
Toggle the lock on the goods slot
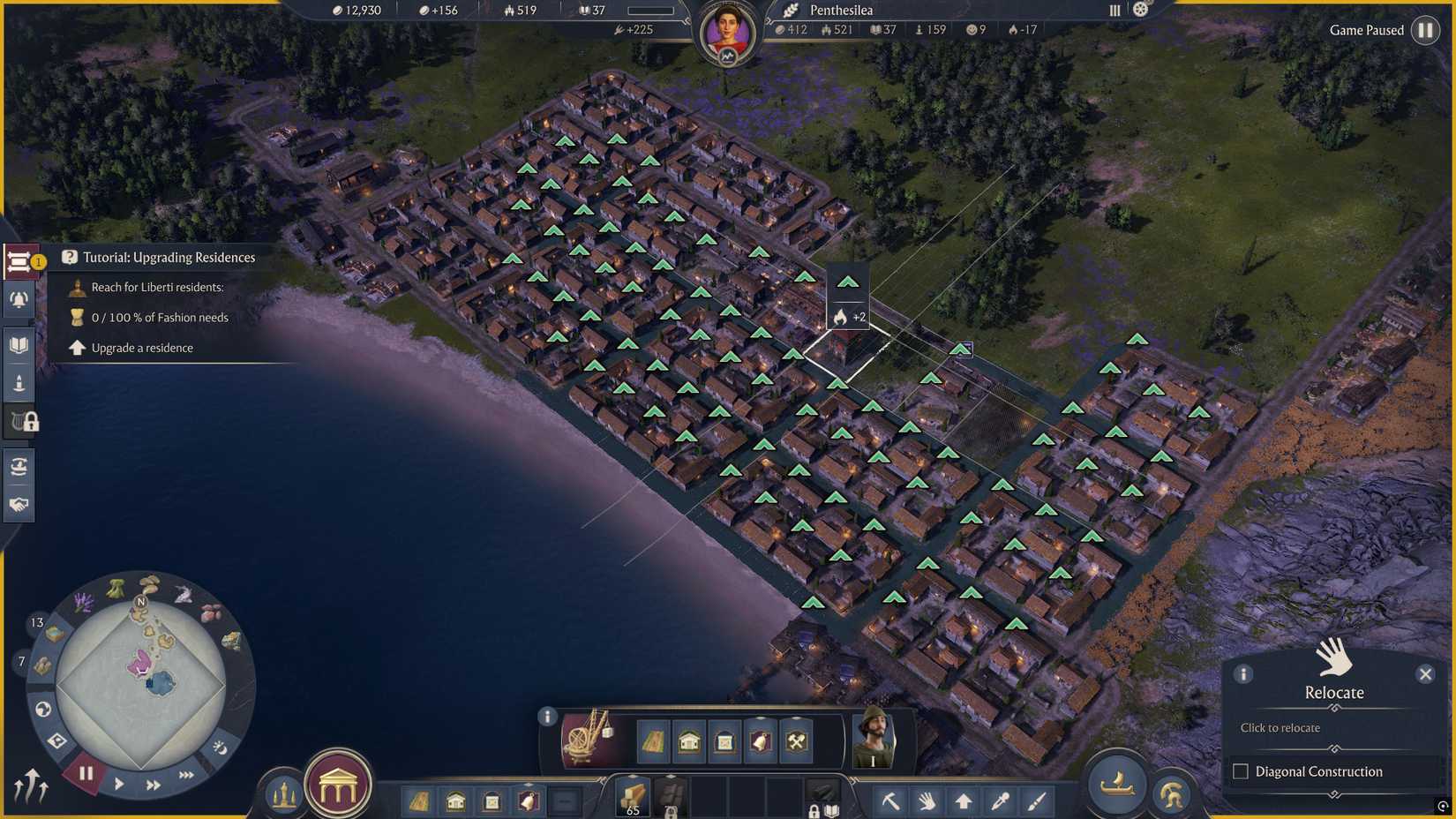coord(813,811)
